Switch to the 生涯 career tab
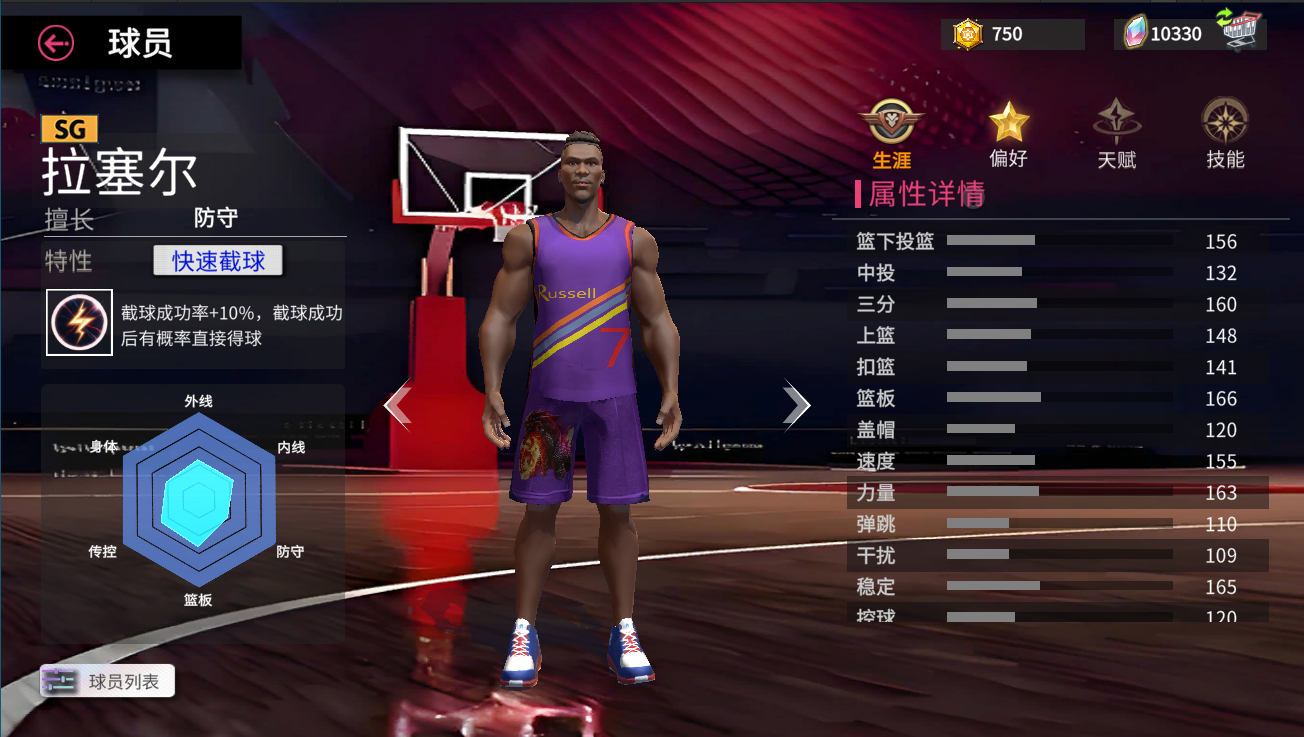This screenshot has height=737, width=1304. [892, 135]
